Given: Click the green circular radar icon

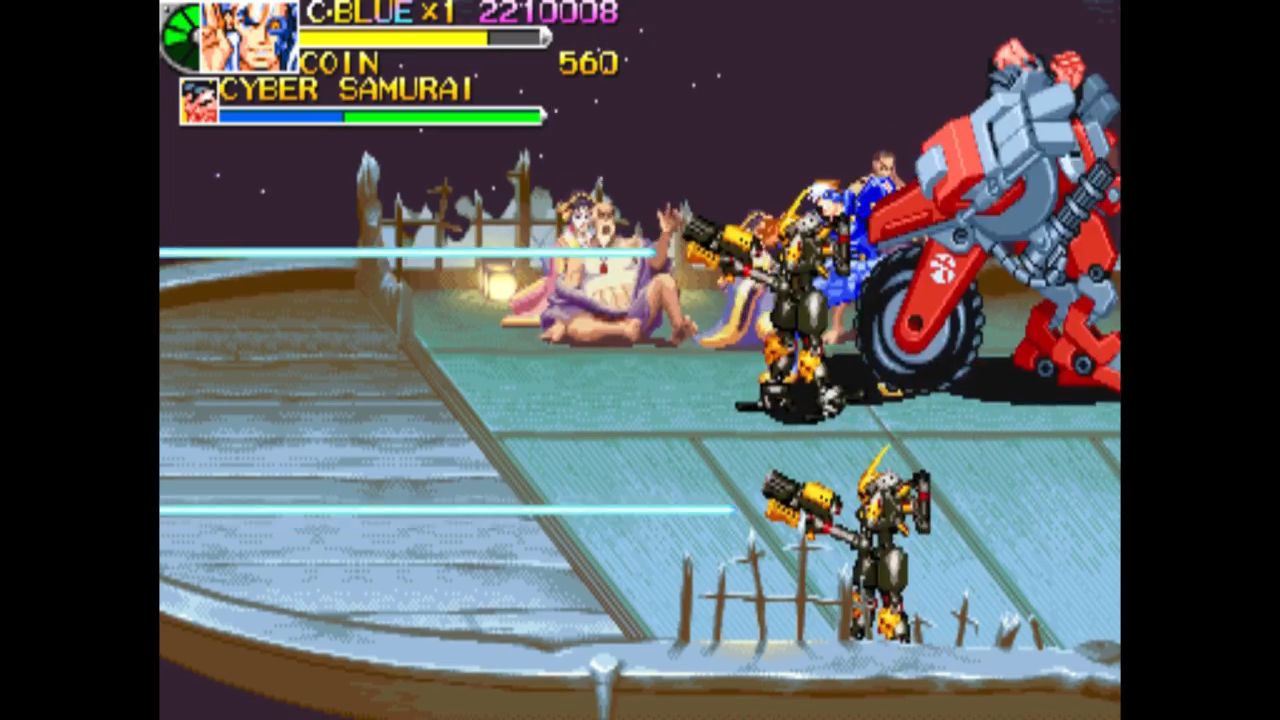Looking at the screenshot, I should coord(180,37).
